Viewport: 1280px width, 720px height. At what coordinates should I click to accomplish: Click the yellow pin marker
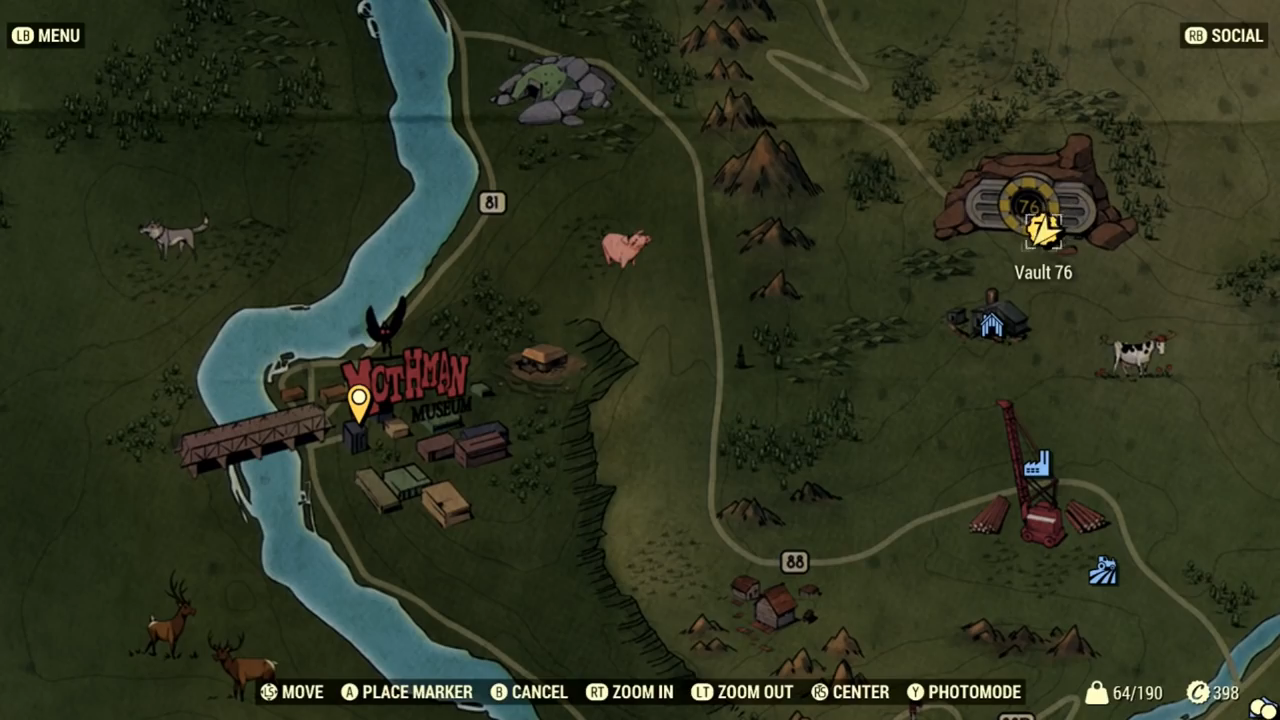pos(358,402)
